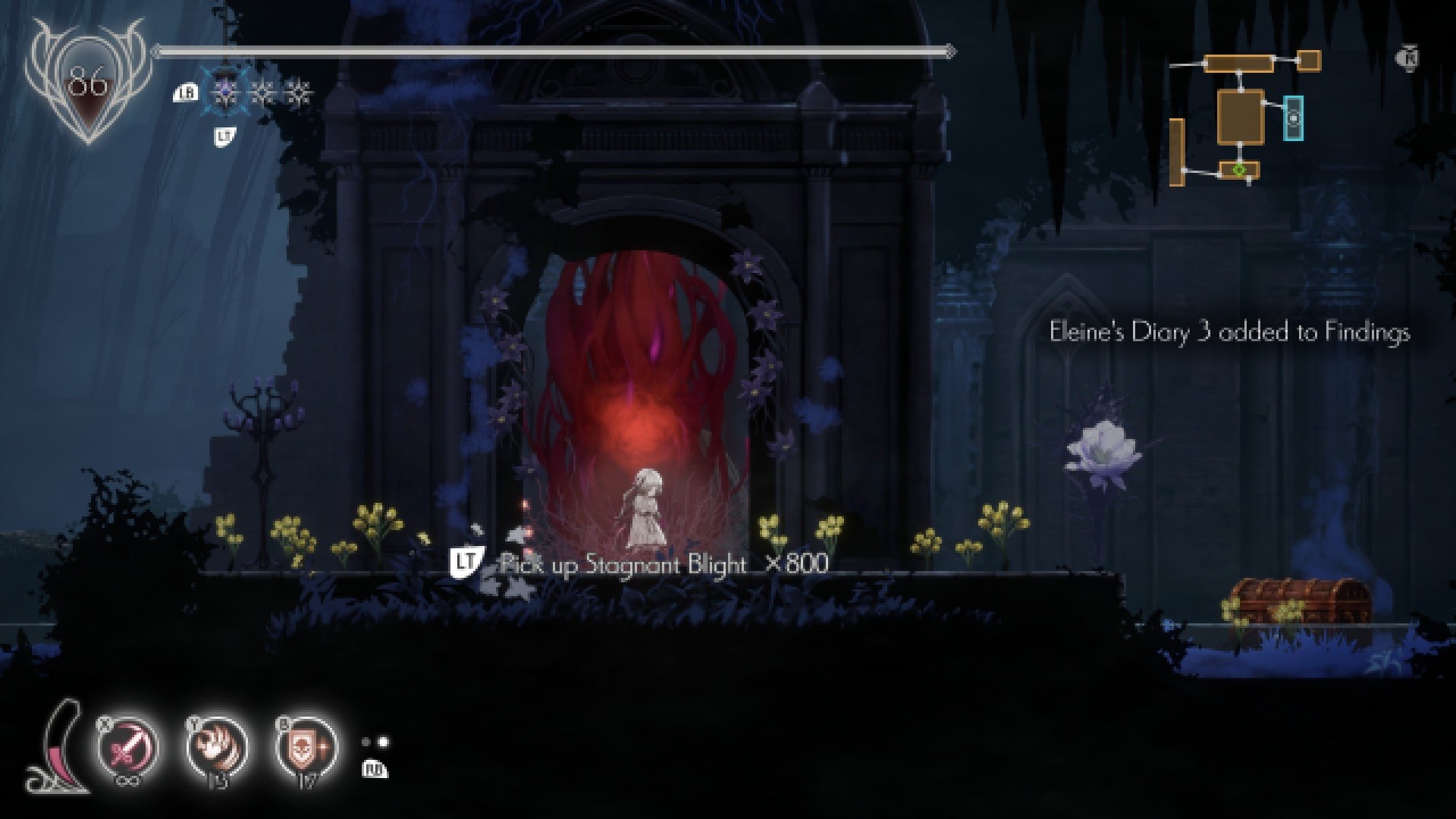Click the LB prompt badge above the spirit slots
Screen dimensions: 1456x819
186,93
